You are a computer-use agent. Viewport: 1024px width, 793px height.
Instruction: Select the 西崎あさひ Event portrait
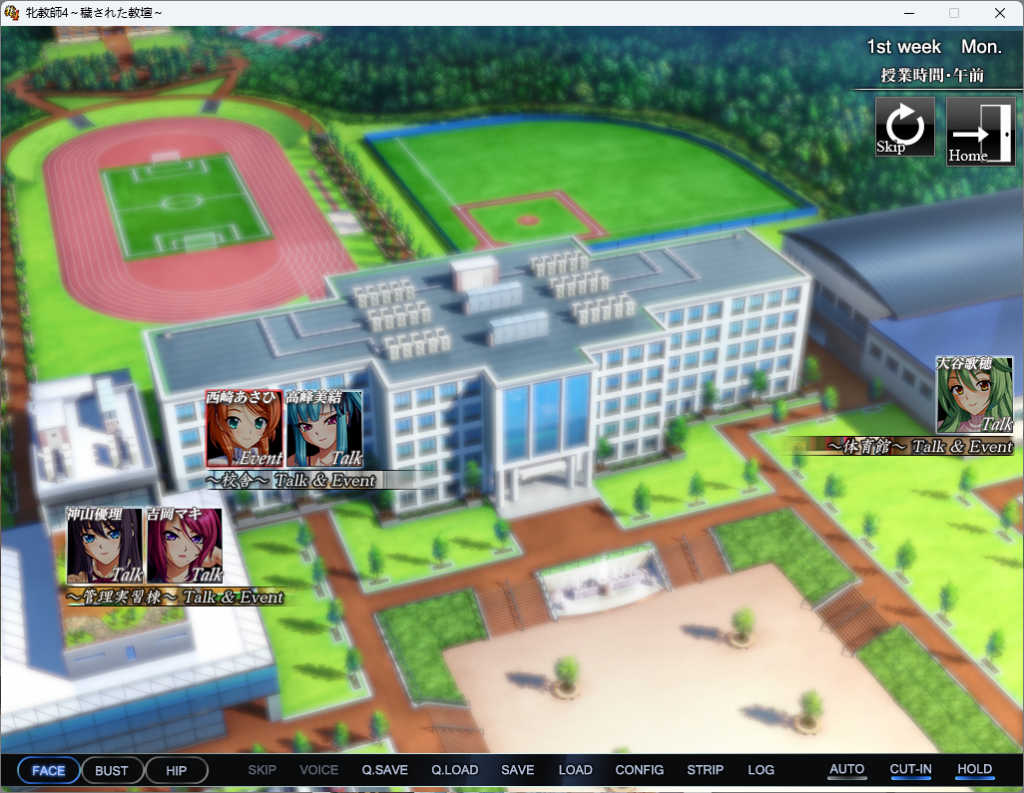click(x=245, y=429)
